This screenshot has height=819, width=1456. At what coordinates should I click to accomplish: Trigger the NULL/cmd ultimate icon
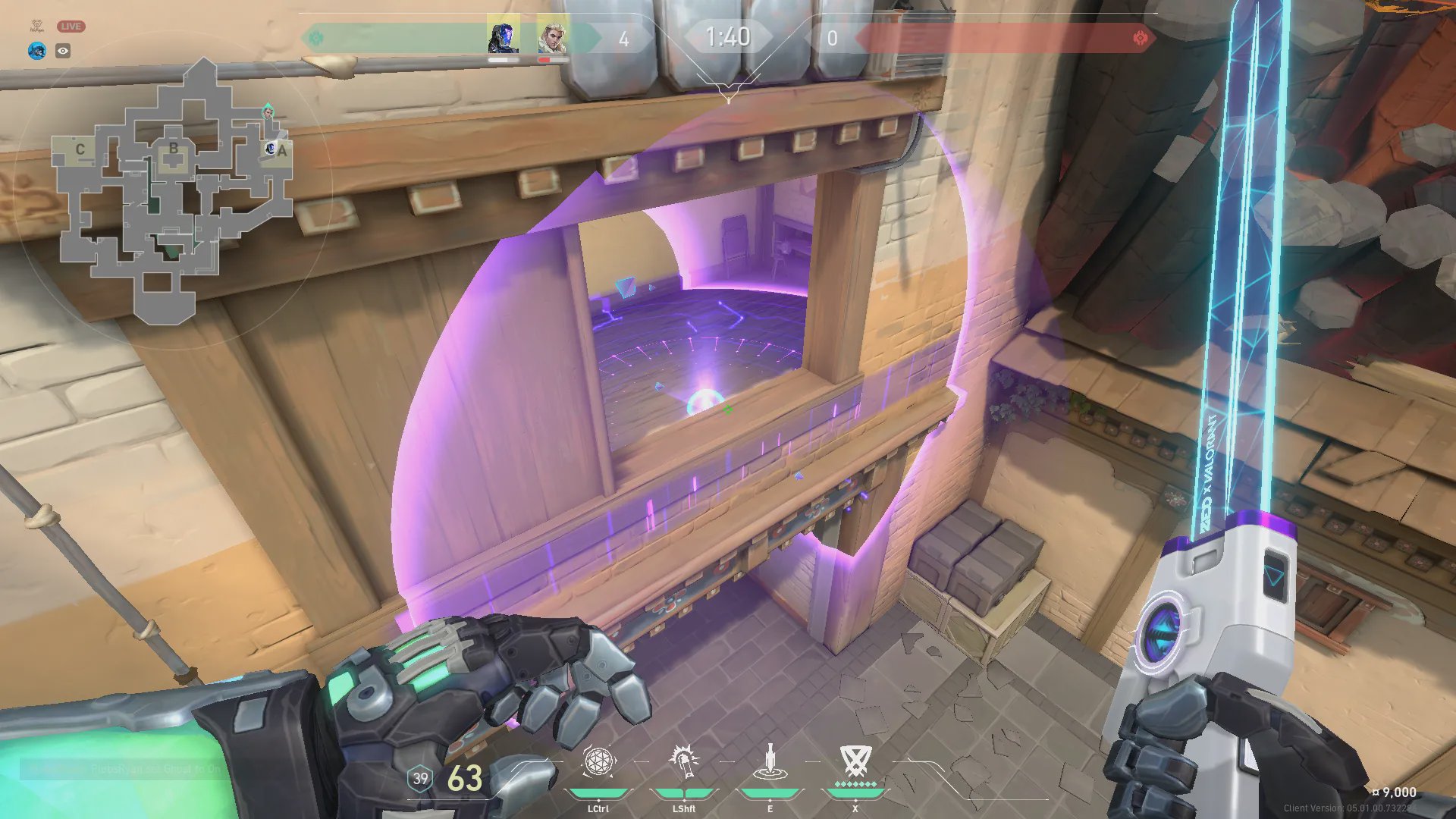pos(855,761)
